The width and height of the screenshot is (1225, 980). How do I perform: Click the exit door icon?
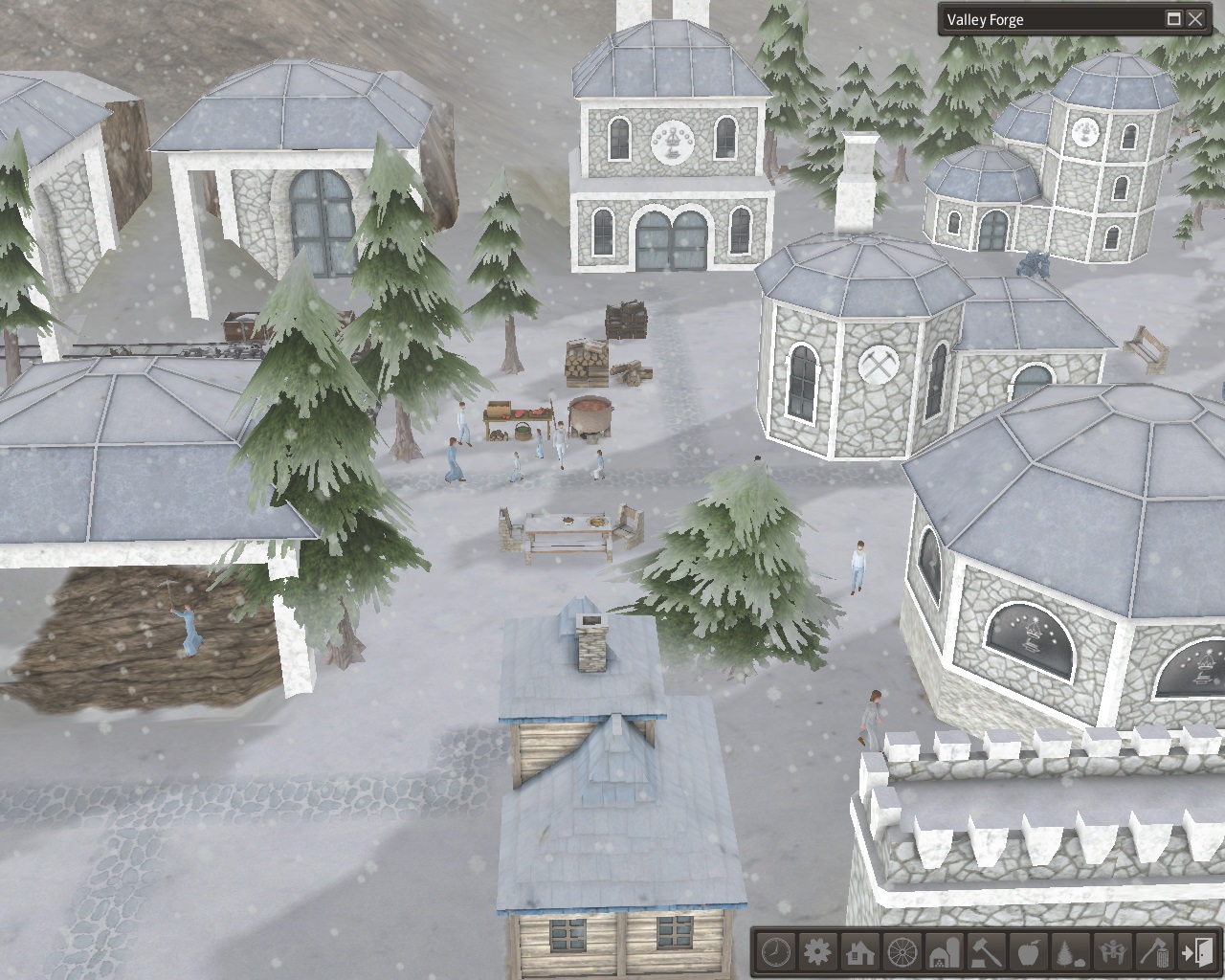[x=1197, y=952]
